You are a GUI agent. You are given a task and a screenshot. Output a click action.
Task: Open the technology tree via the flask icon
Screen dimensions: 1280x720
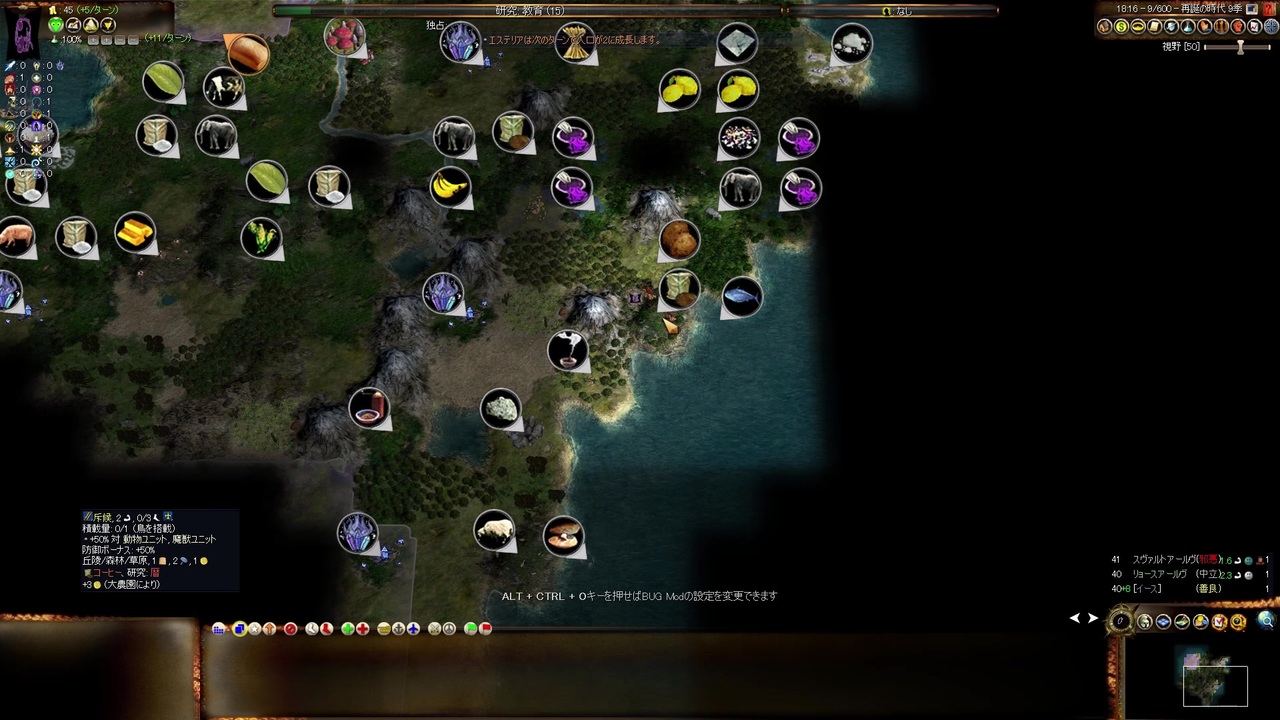1187,26
